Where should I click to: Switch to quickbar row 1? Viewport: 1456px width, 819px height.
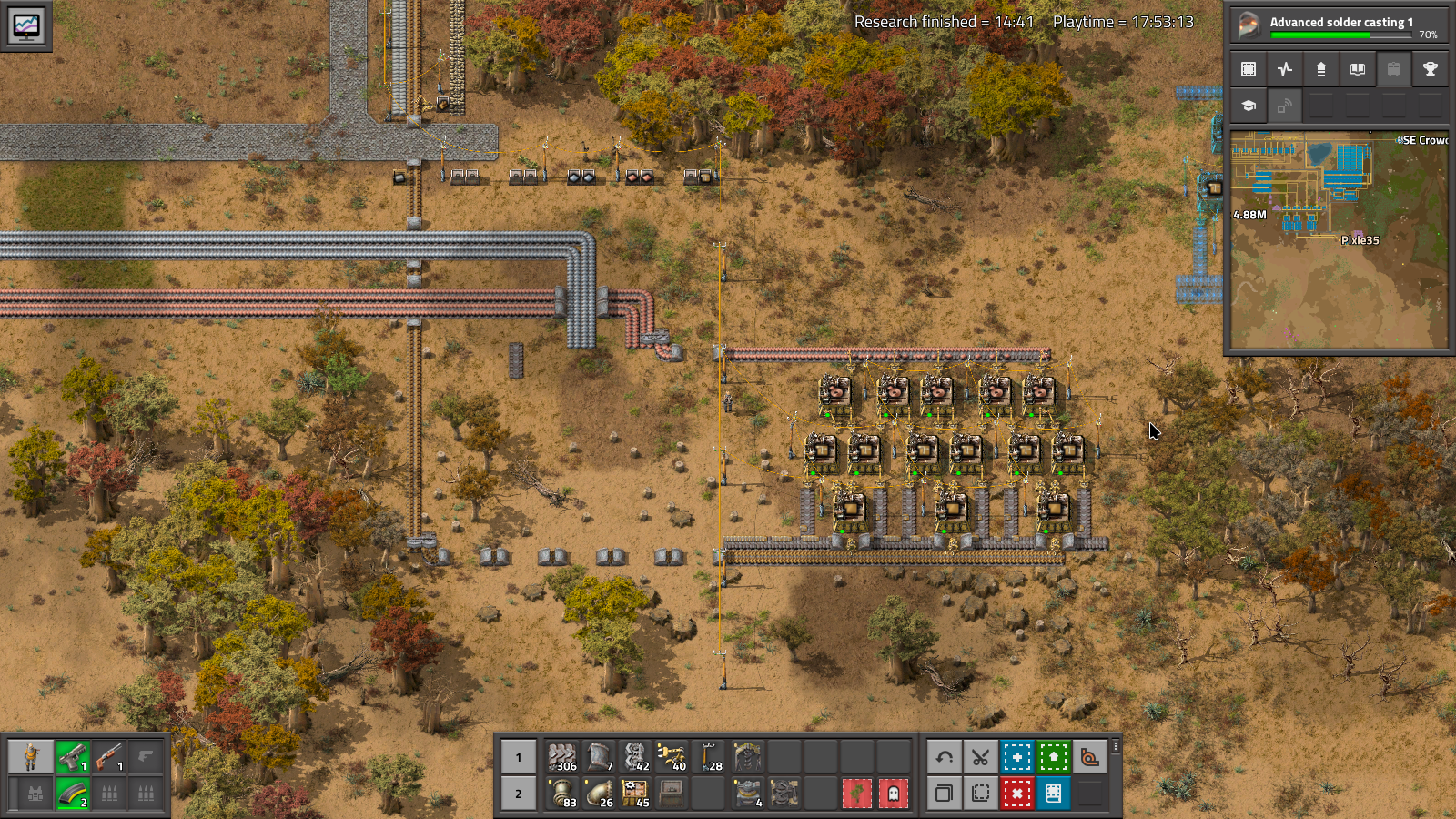[x=519, y=757]
